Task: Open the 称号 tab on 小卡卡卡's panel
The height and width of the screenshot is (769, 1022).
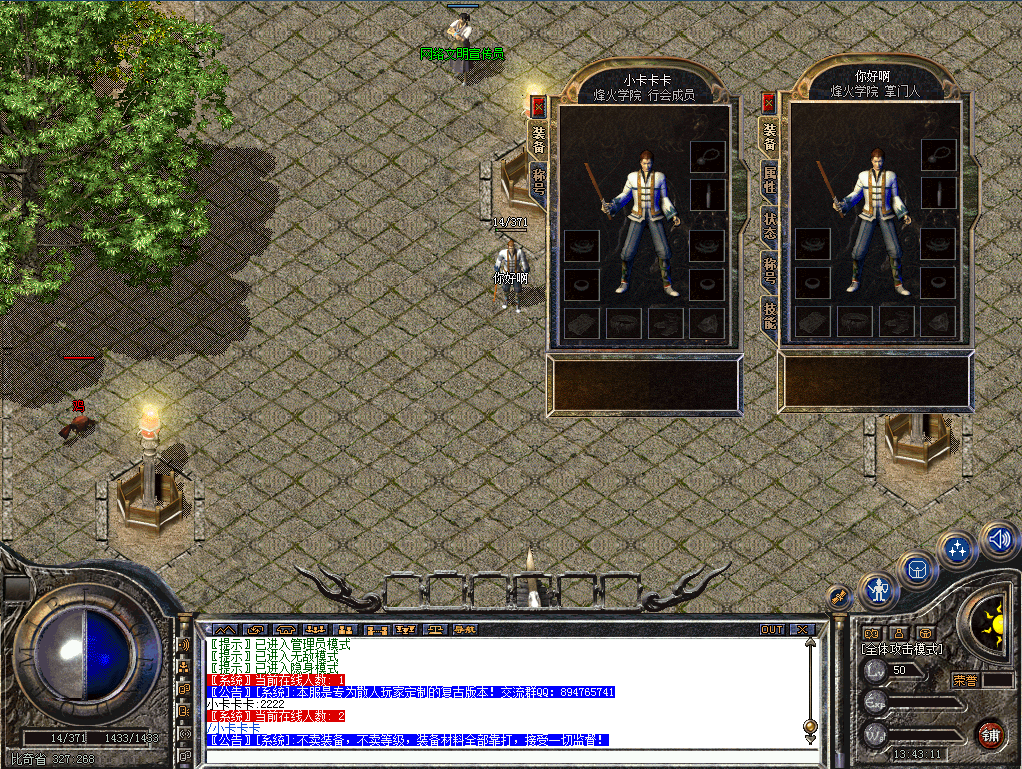Action: [x=538, y=183]
